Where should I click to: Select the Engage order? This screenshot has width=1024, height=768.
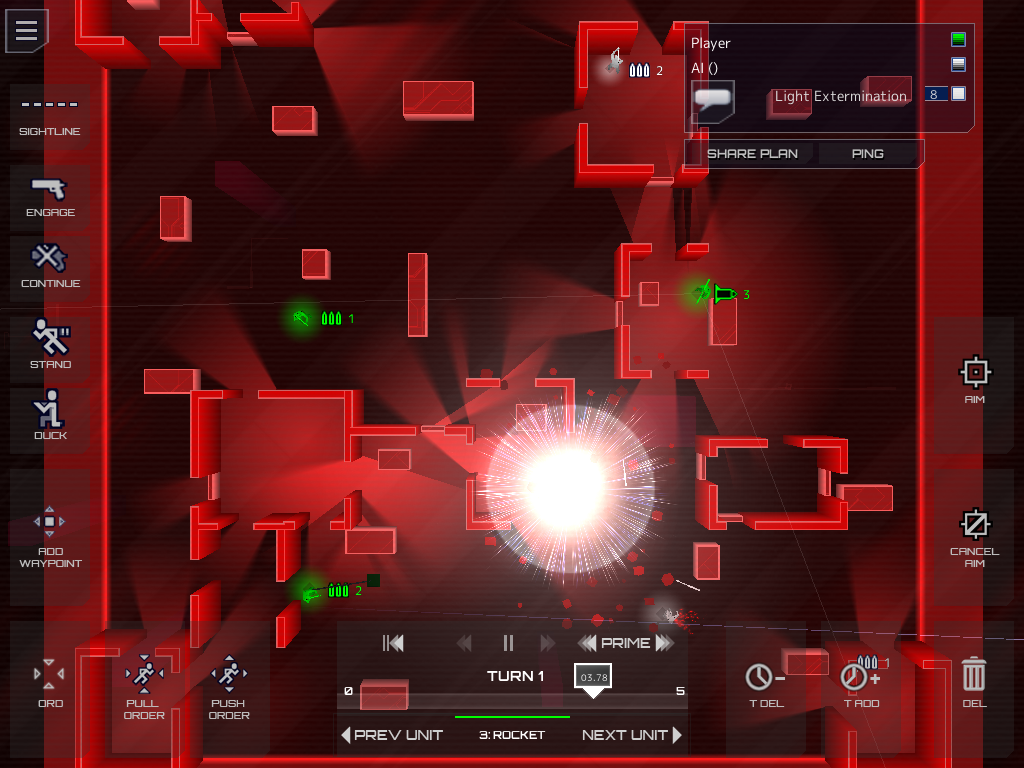pyautogui.click(x=50, y=197)
